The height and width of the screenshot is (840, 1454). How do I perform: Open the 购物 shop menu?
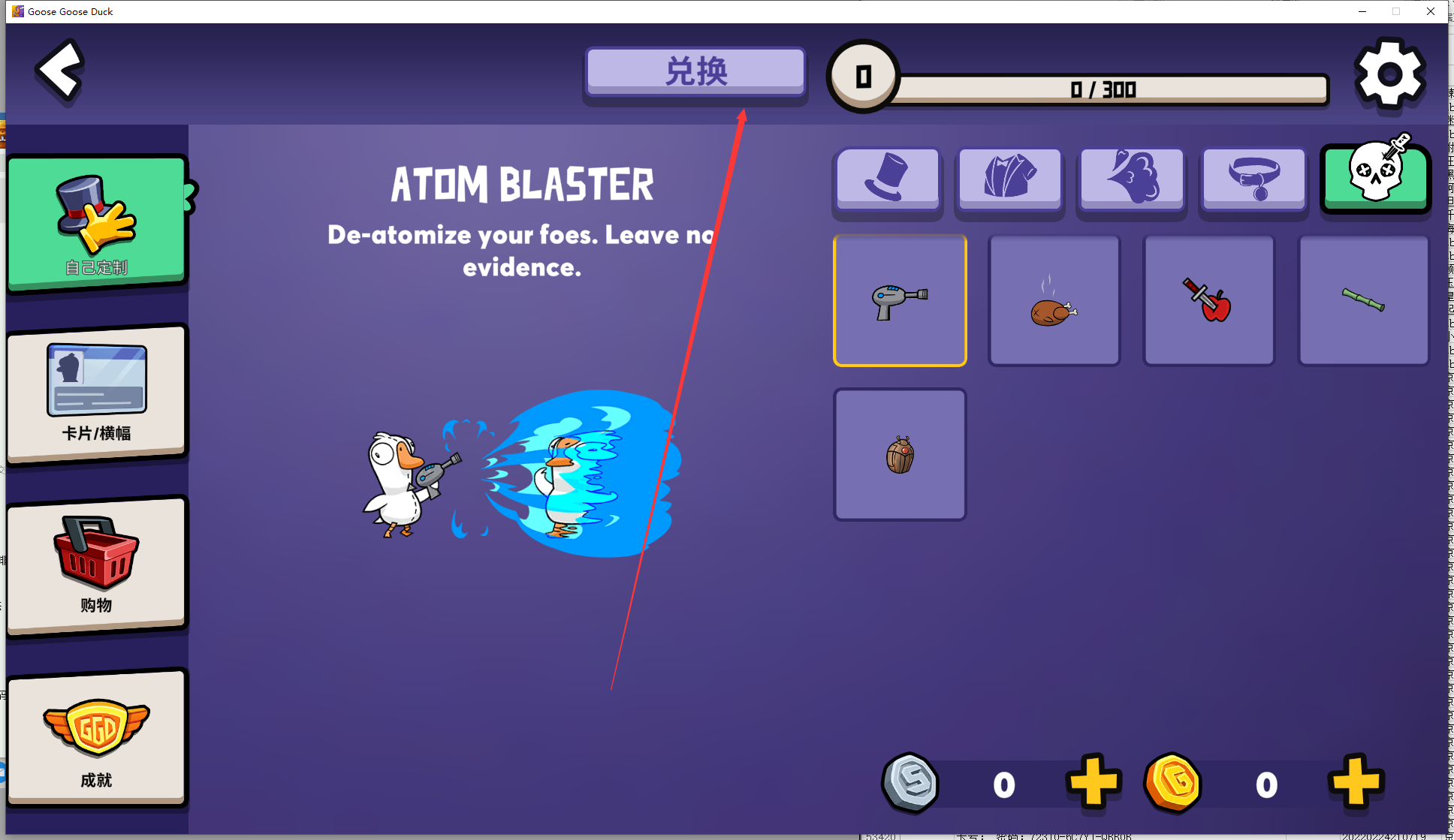(97, 565)
